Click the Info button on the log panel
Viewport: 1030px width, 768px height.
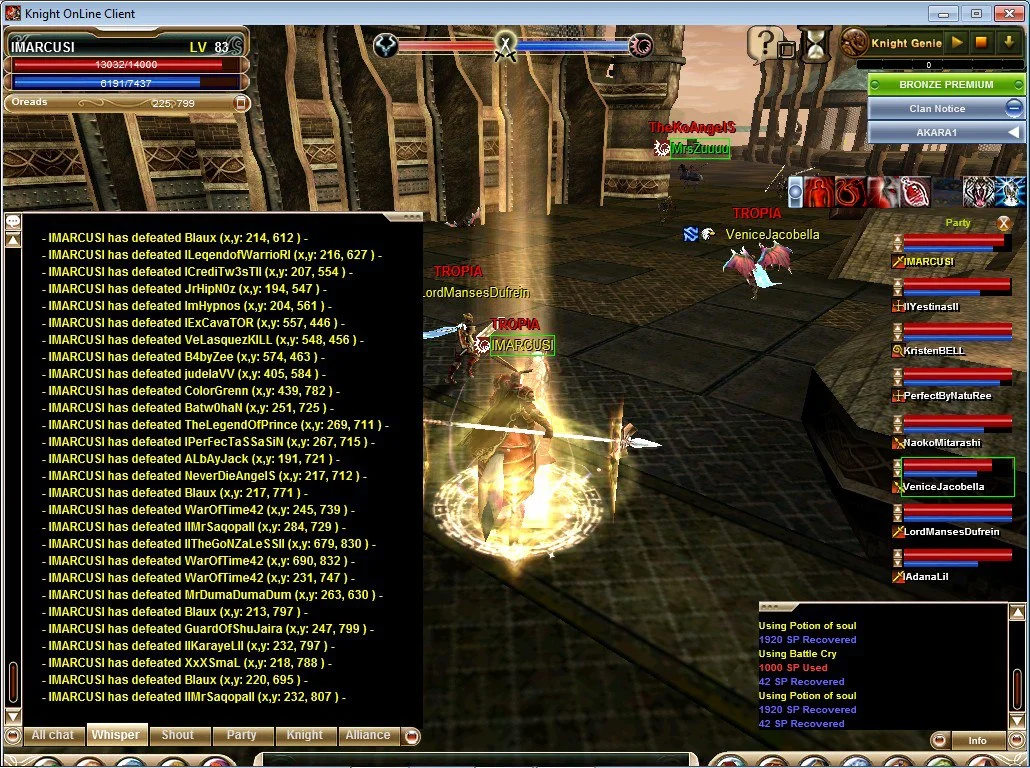click(x=977, y=741)
